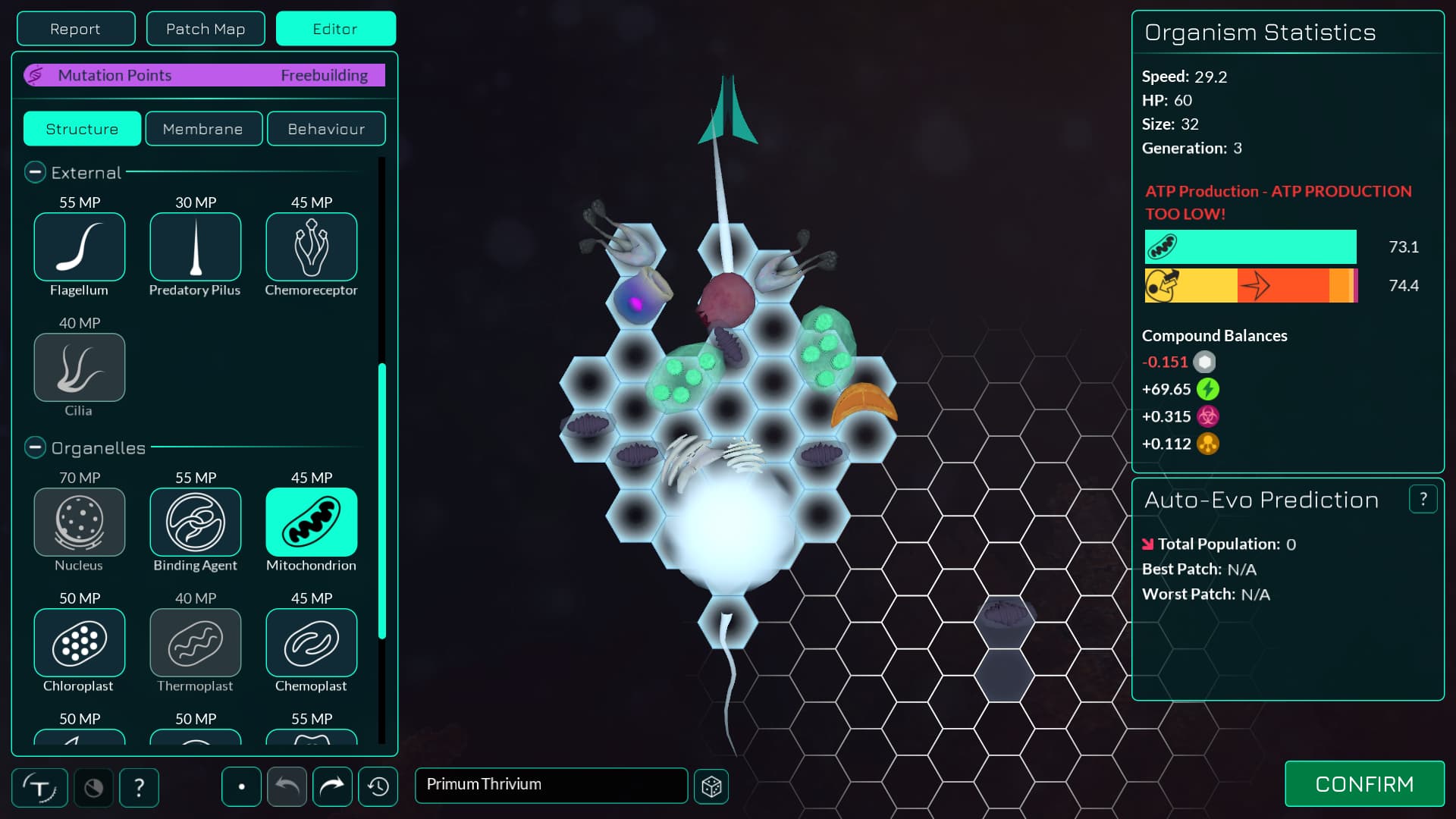Open the Behaviour tab
Viewport: 1456px width, 819px height.
coord(326,129)
